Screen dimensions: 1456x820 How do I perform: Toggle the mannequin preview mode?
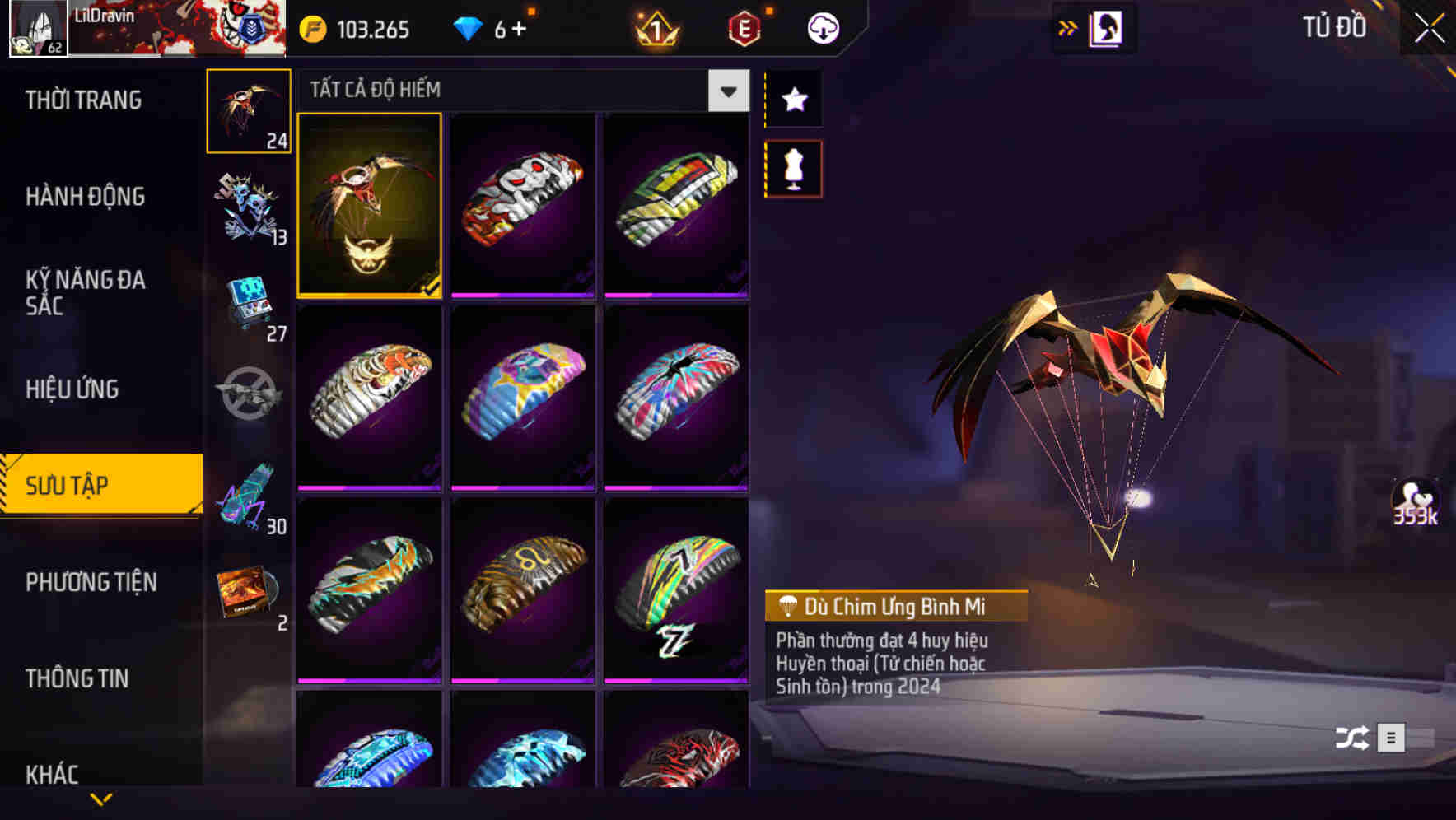coord(793,167)
